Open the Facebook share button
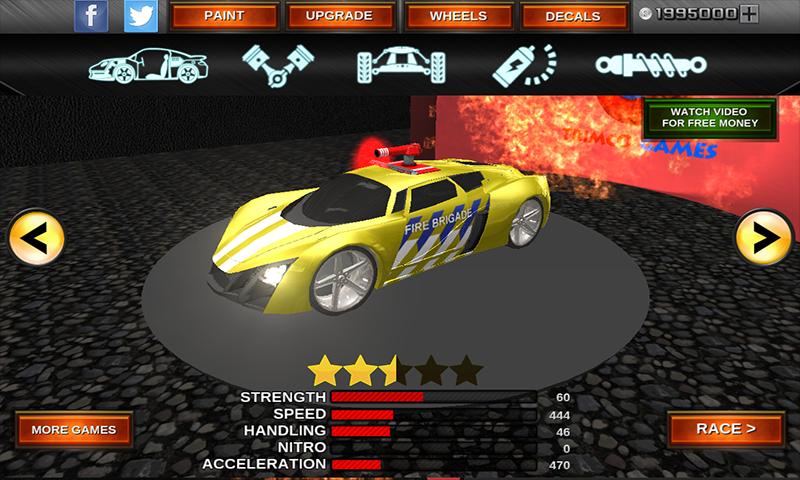Viewport: 800px width, 480px height. pos(92,15)
